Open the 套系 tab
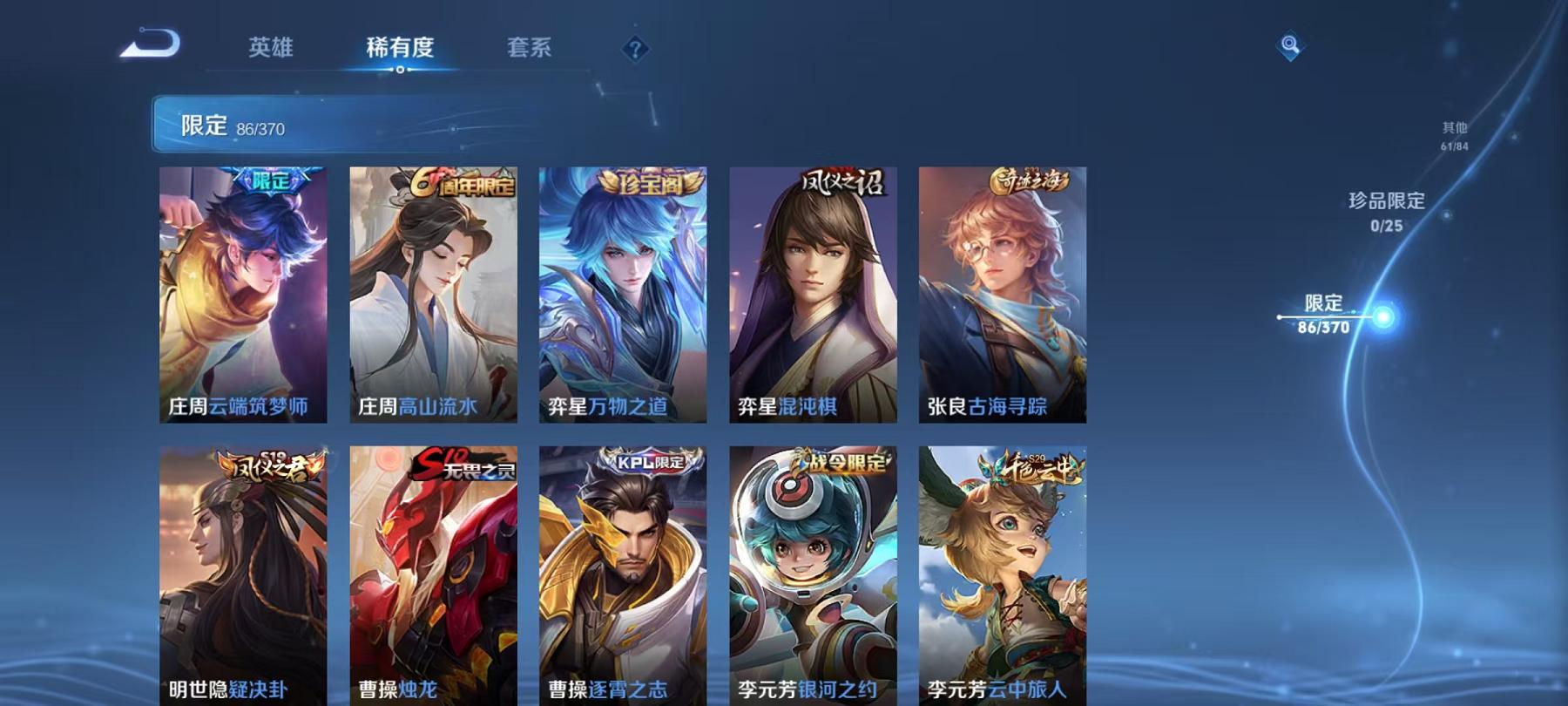Image resolution: width=1568 pixels, height=706 pixels. (x=531, y=50)
